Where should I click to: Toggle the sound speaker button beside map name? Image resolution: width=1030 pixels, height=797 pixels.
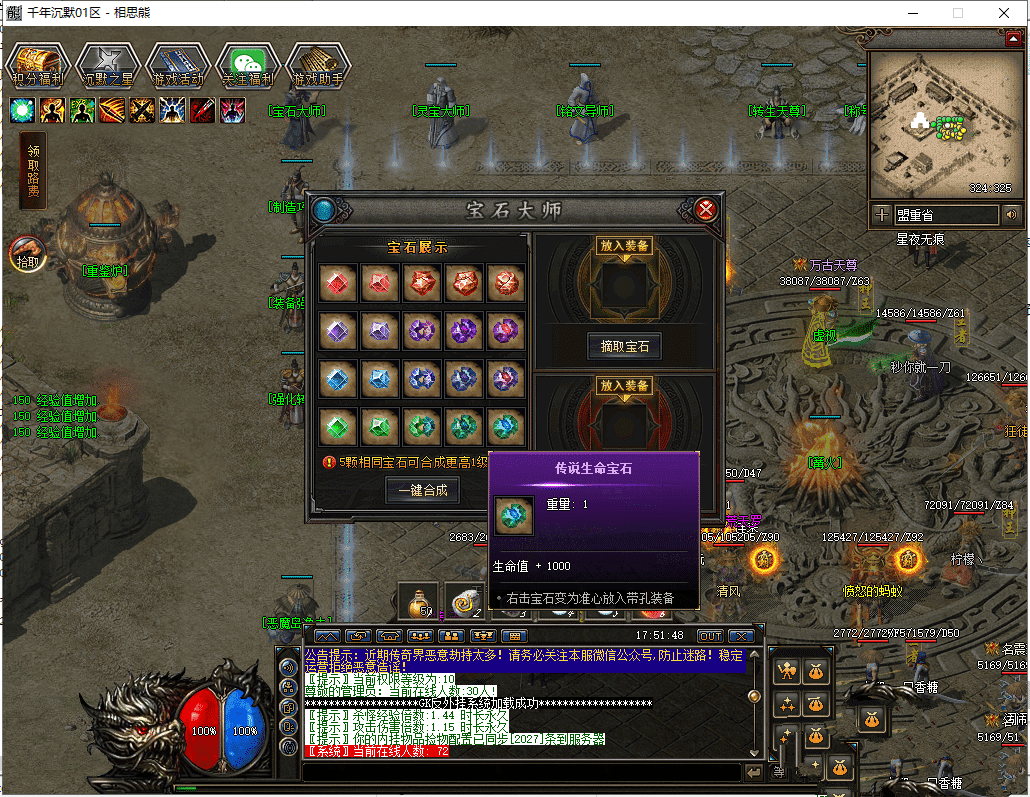click(1011, 214)
